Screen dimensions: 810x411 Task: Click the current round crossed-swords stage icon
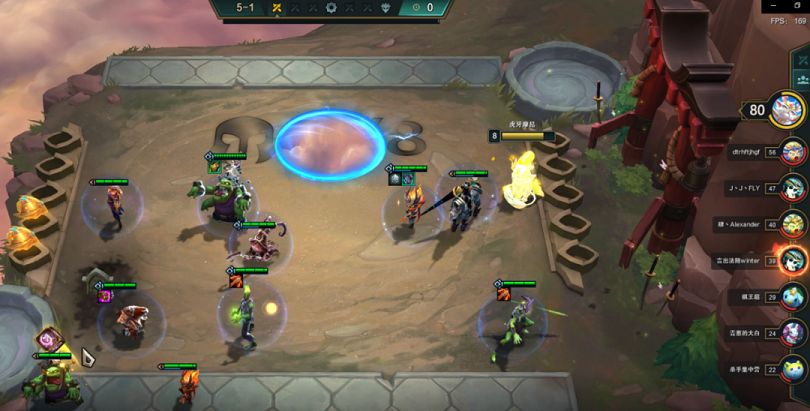pyautogui.click(x=277, y=8)
